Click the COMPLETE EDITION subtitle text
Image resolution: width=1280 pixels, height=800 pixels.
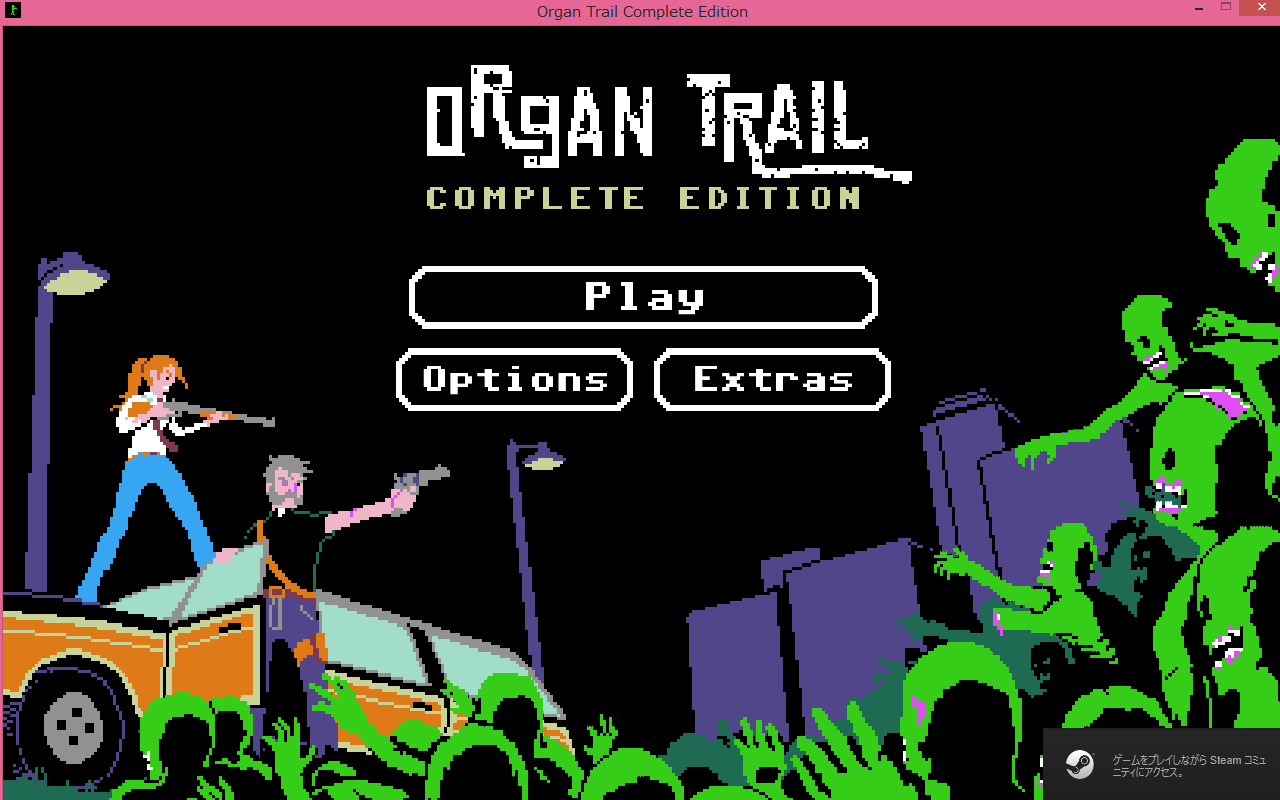(x=643, y=198)
